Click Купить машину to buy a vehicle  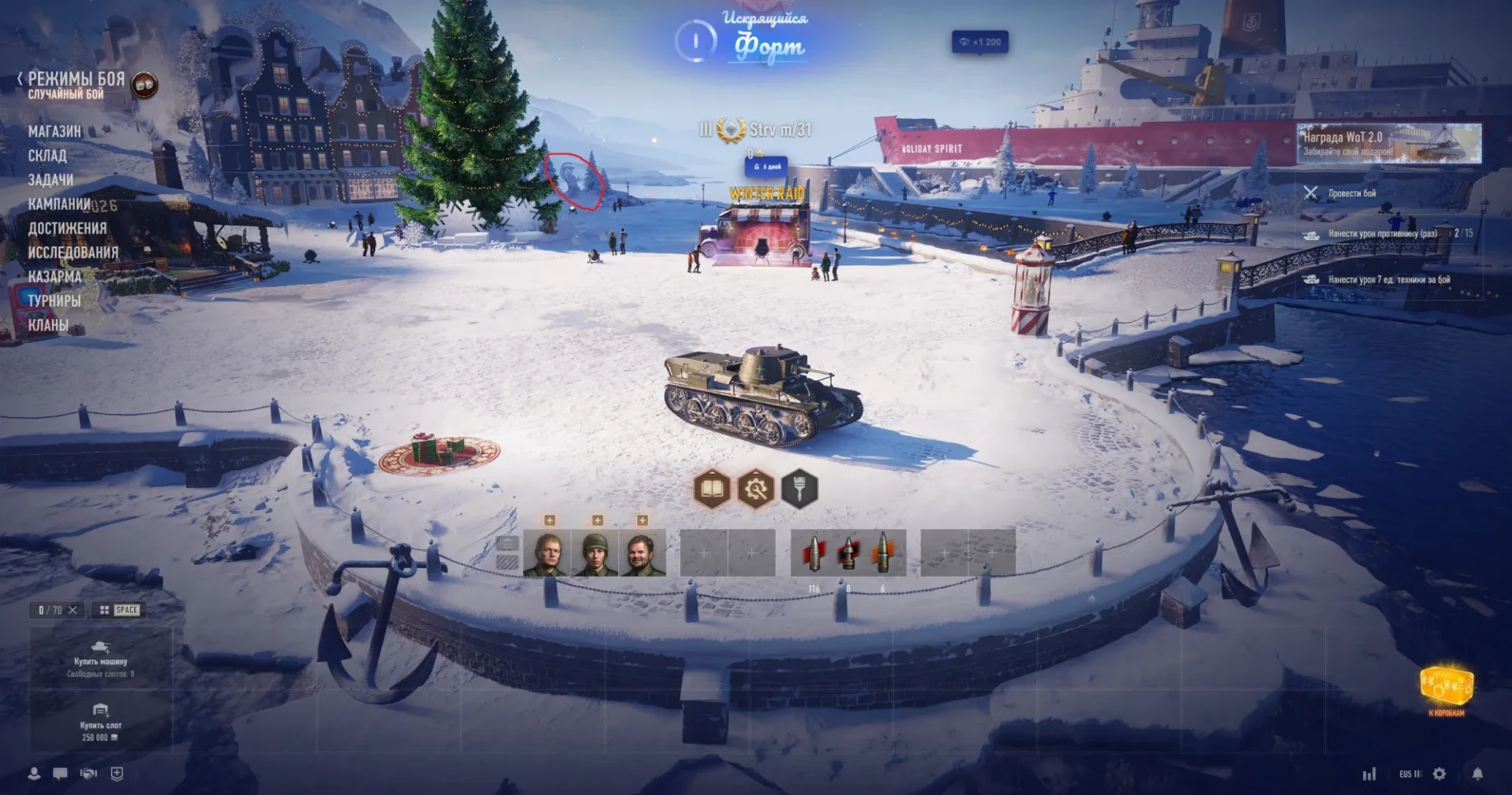[x=101, y=655]
